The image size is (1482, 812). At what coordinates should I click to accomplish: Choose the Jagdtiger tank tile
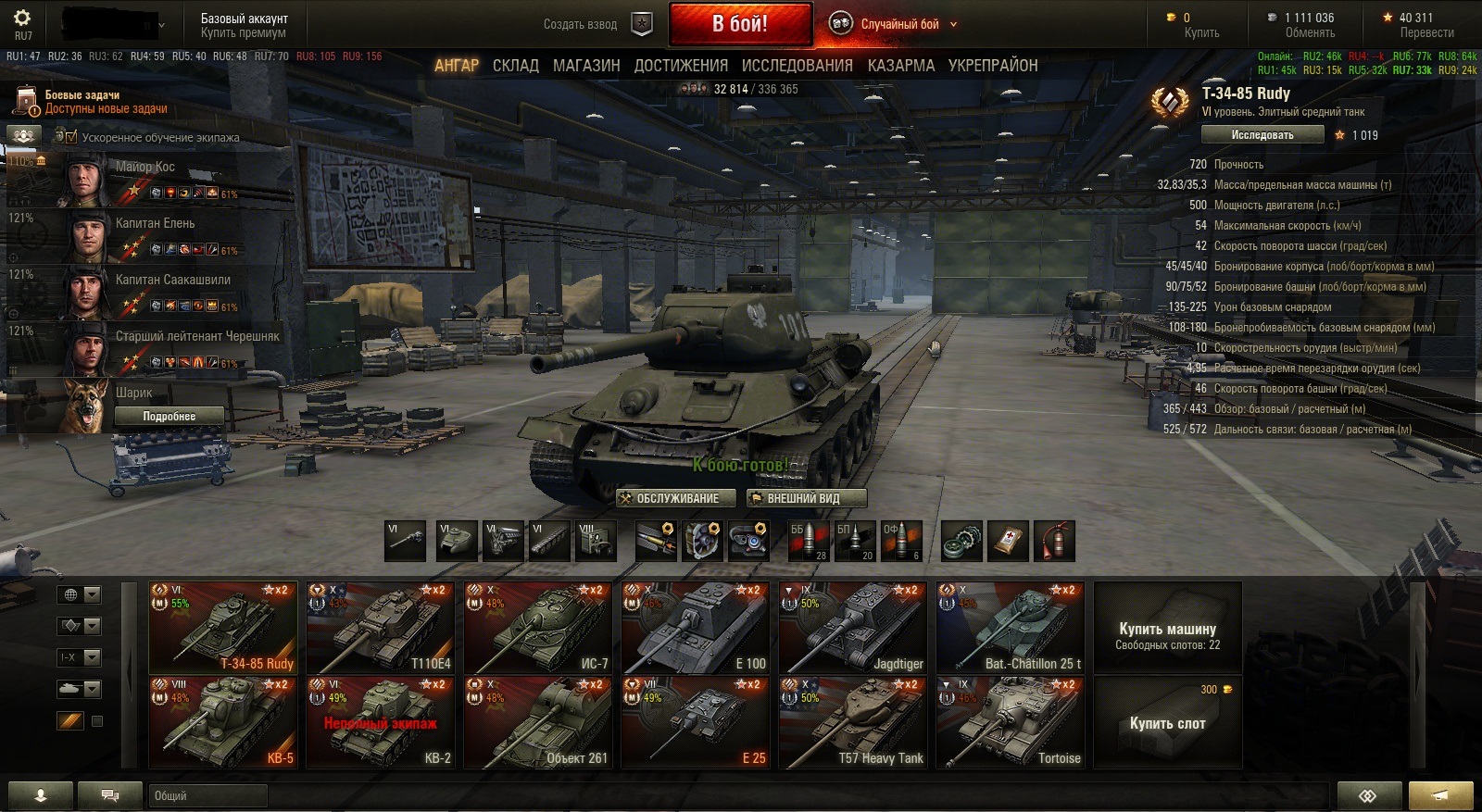(852, 628)
